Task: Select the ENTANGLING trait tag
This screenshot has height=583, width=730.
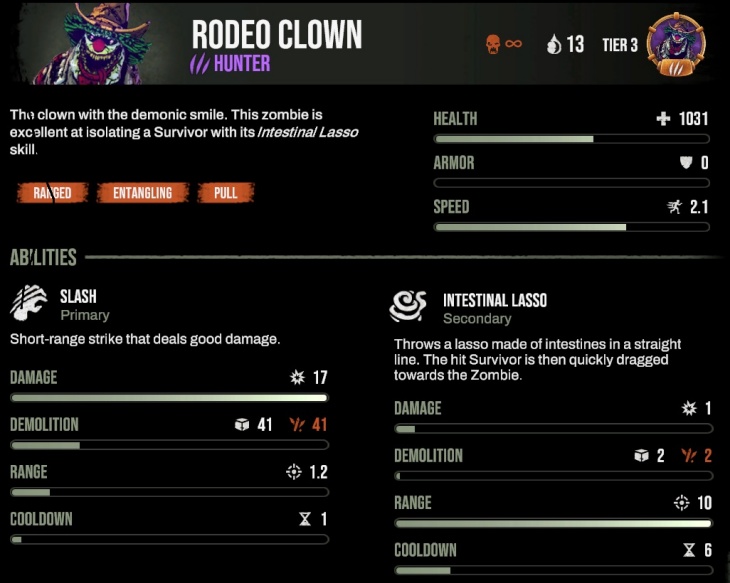Action: [143, 193]
